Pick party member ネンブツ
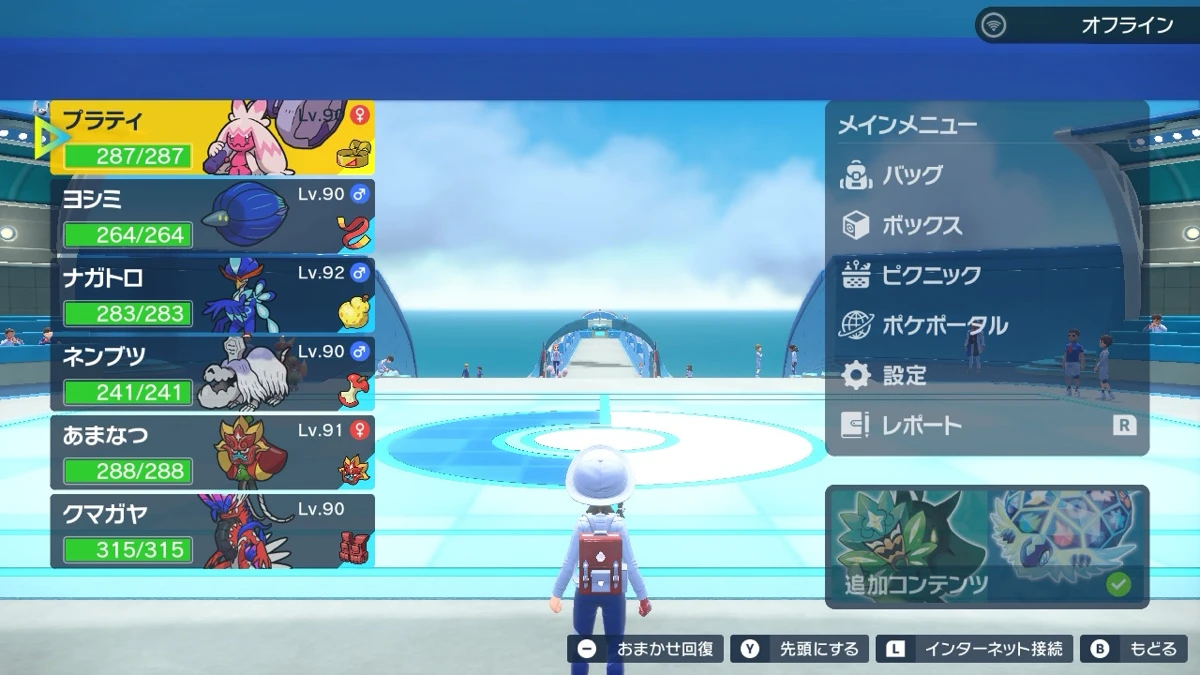1200x675 pixels. (212, 373)
